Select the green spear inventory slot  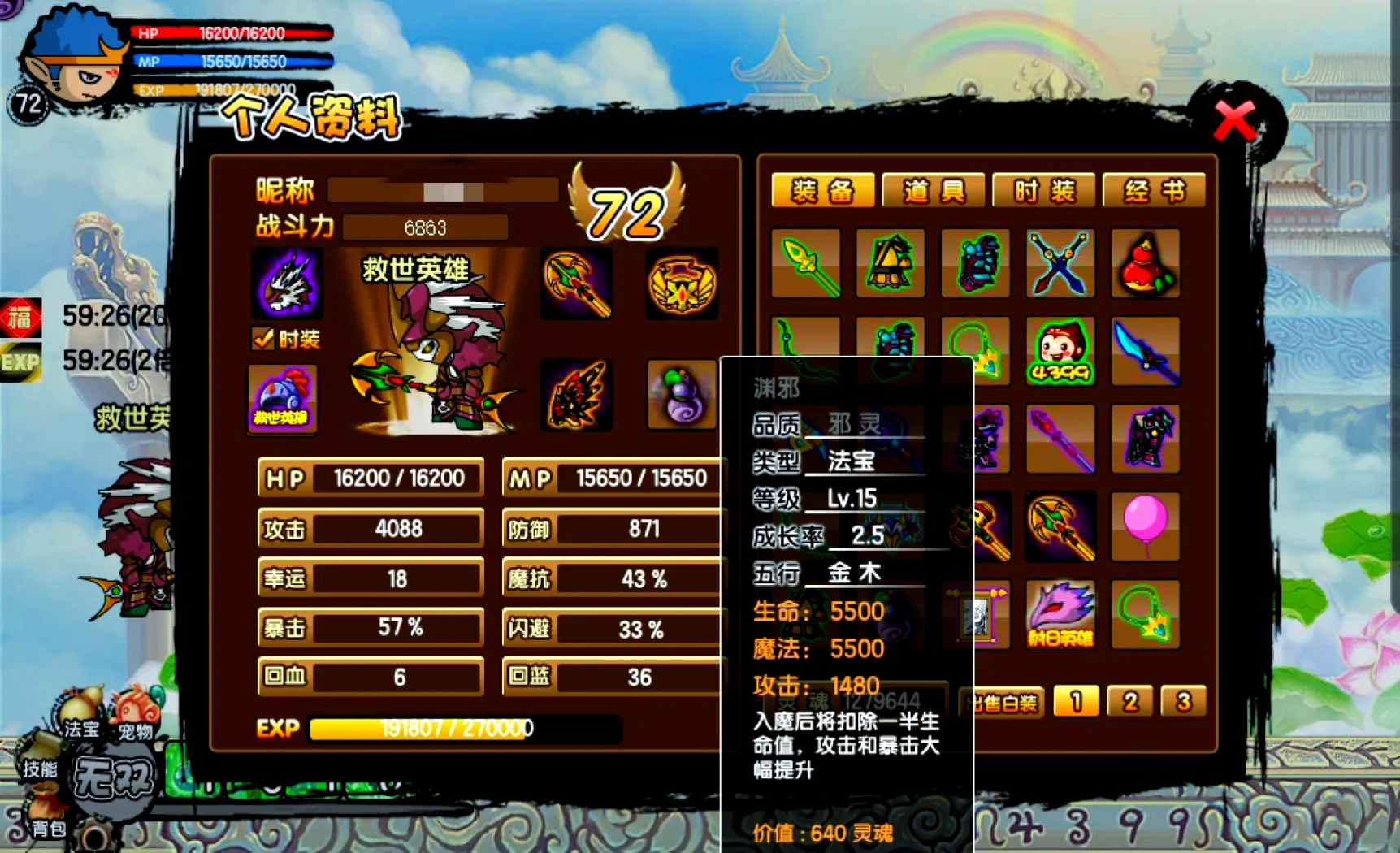click(806, 263)
